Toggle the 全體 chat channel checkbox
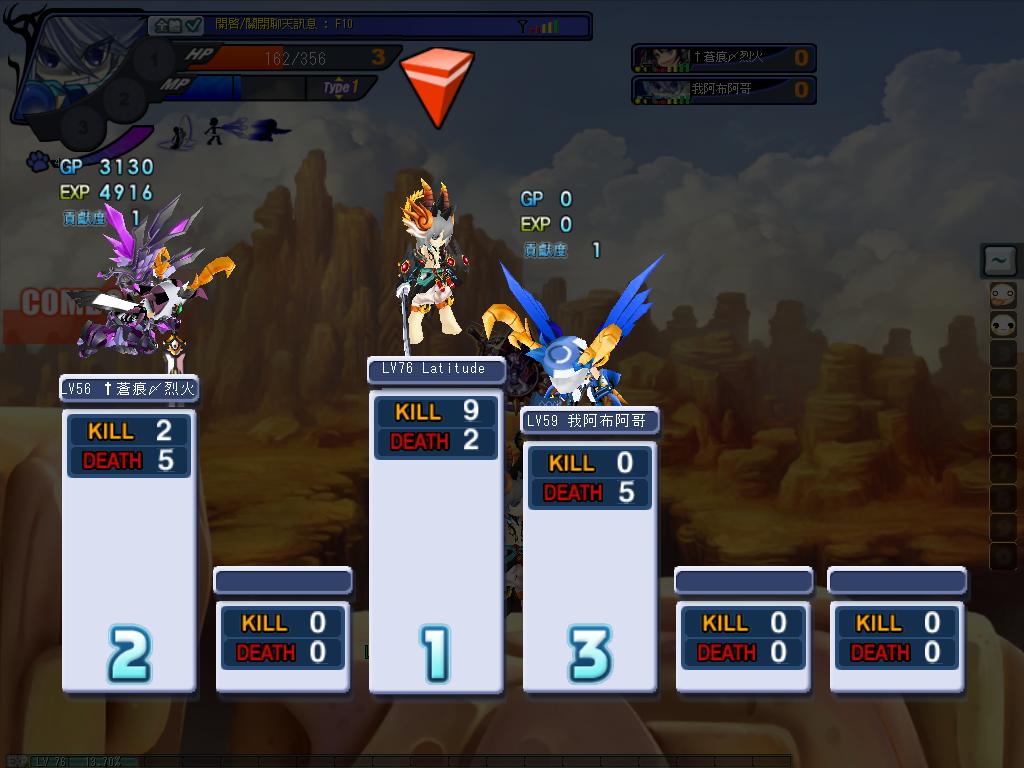The height and width of the screenshot is (768, 1024). tap(193, 25)
